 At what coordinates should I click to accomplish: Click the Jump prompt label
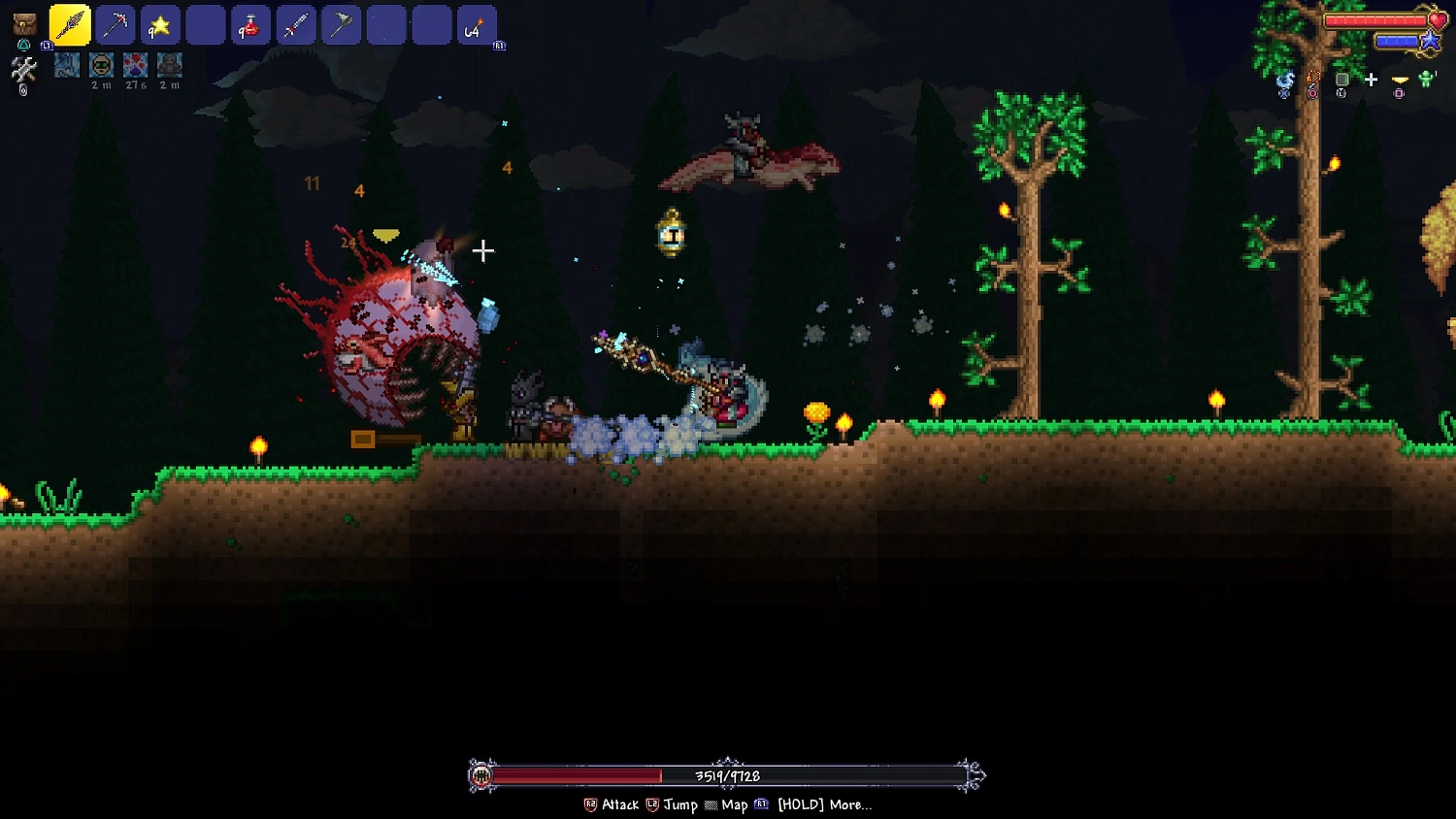pos(680,805)
